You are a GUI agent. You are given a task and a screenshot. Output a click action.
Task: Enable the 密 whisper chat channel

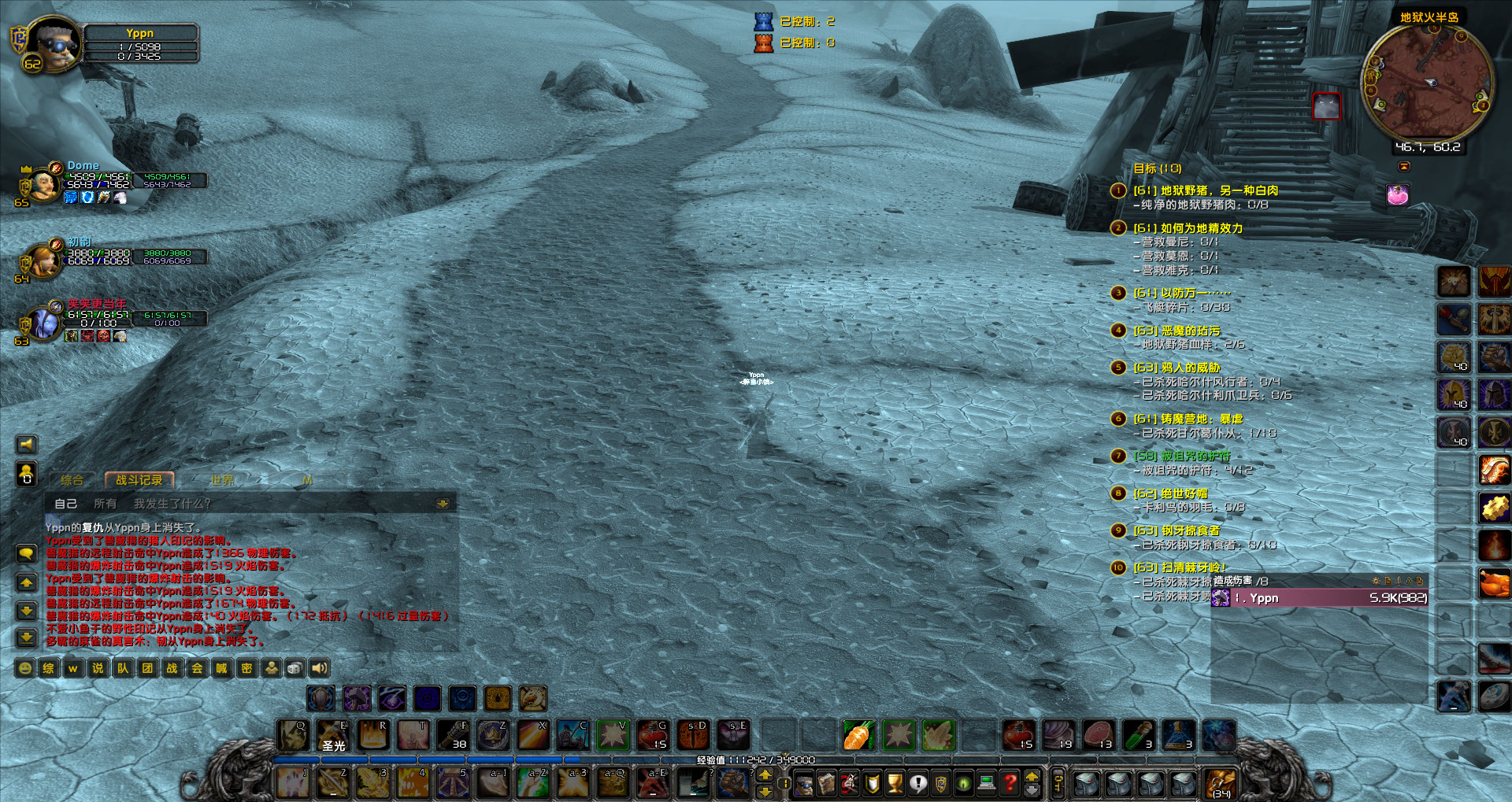pyautogui.click(x=246, y=668)
